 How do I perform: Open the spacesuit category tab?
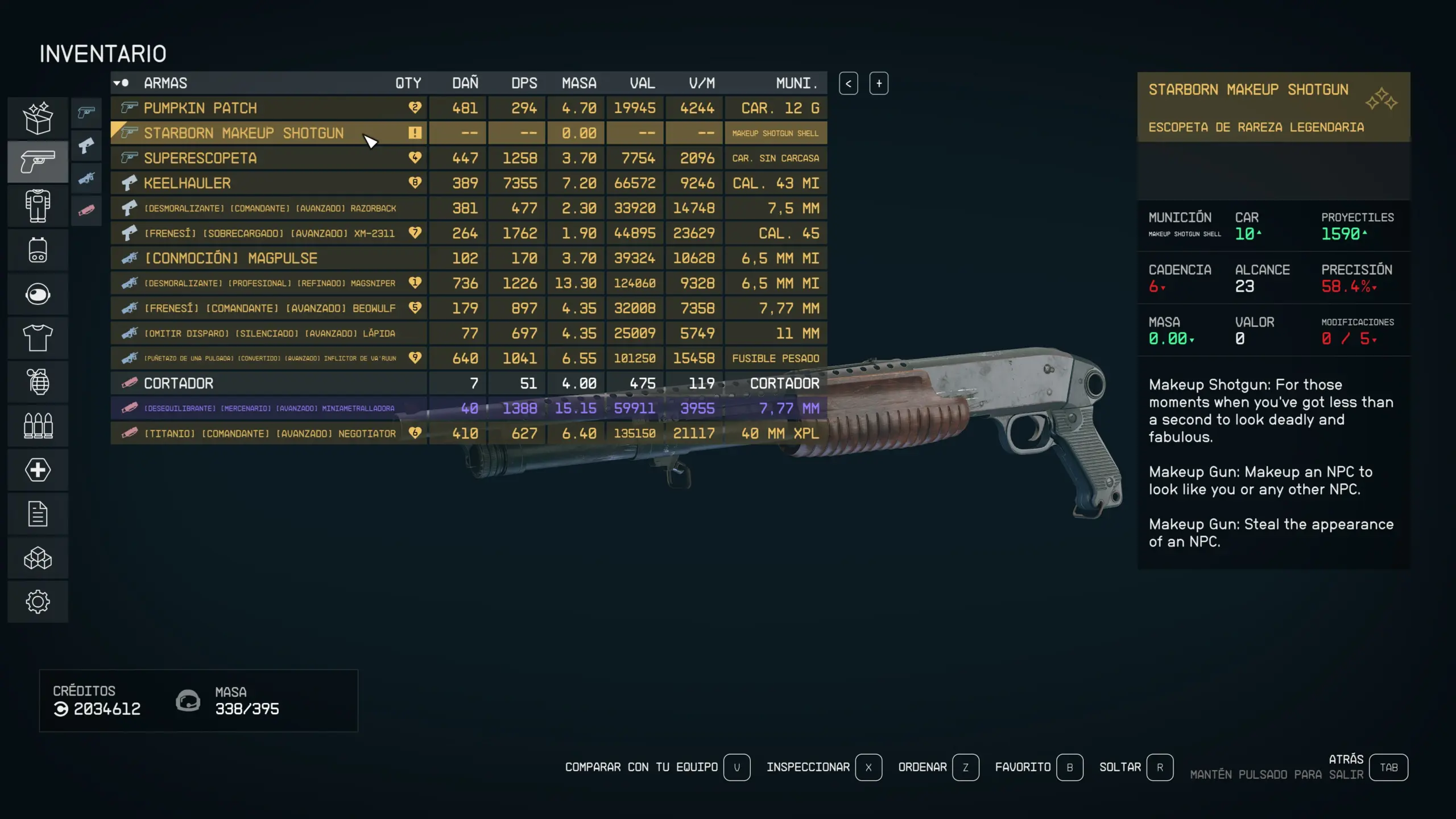[38, 206]
